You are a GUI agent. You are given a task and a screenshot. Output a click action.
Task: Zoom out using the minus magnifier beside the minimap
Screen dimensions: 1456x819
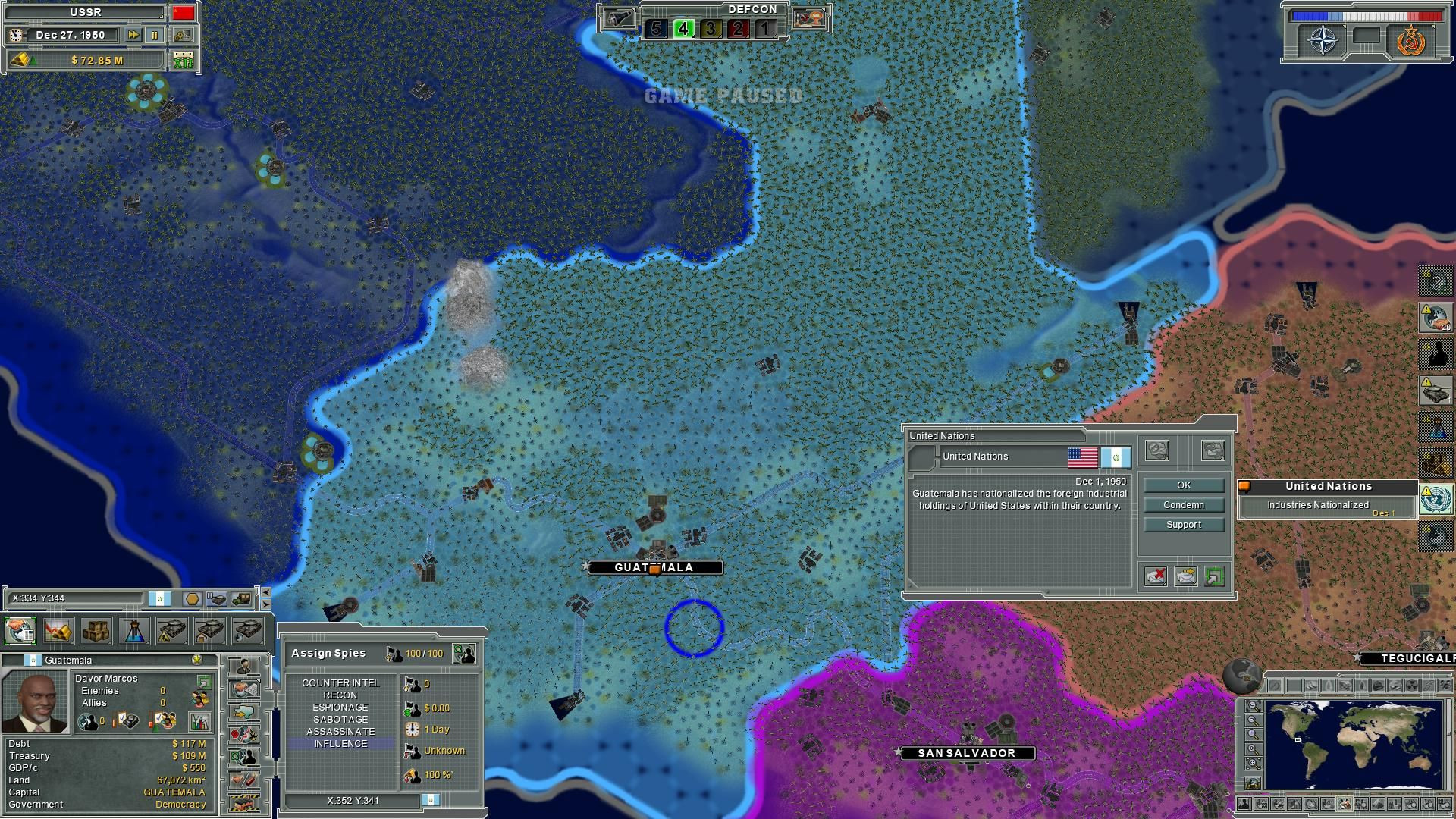(x=1254, y=719)
